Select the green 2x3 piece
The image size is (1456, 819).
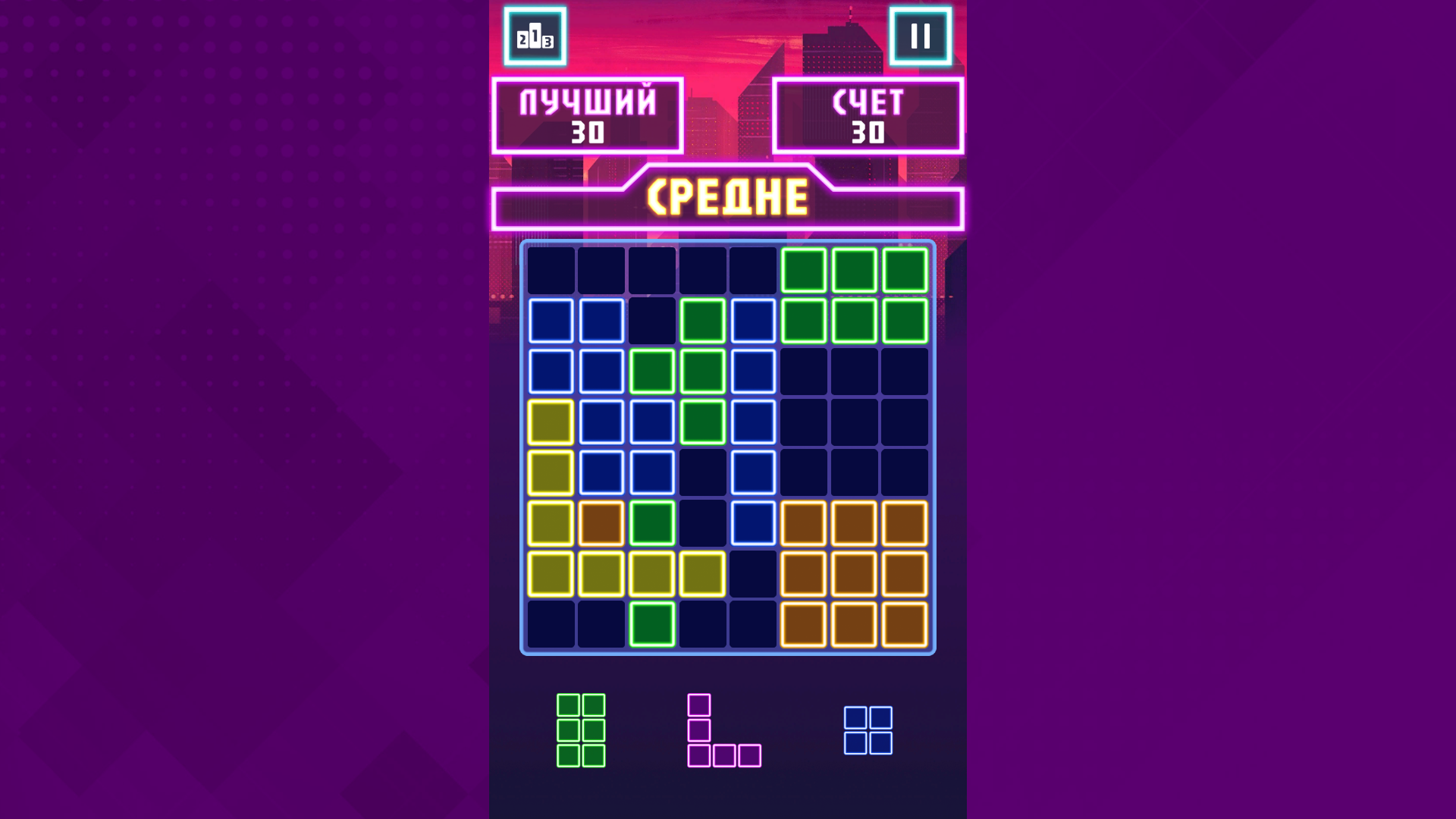coord(580,732)
